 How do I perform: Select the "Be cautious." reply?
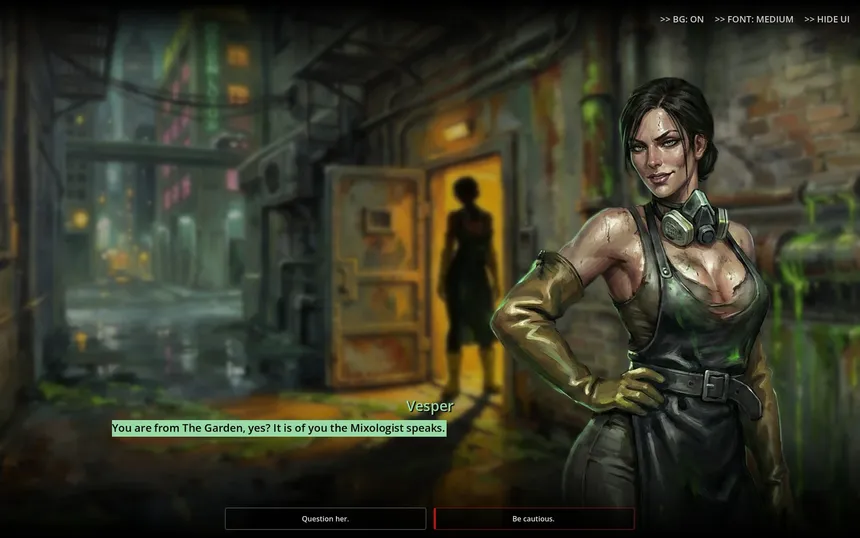(533, 519)
